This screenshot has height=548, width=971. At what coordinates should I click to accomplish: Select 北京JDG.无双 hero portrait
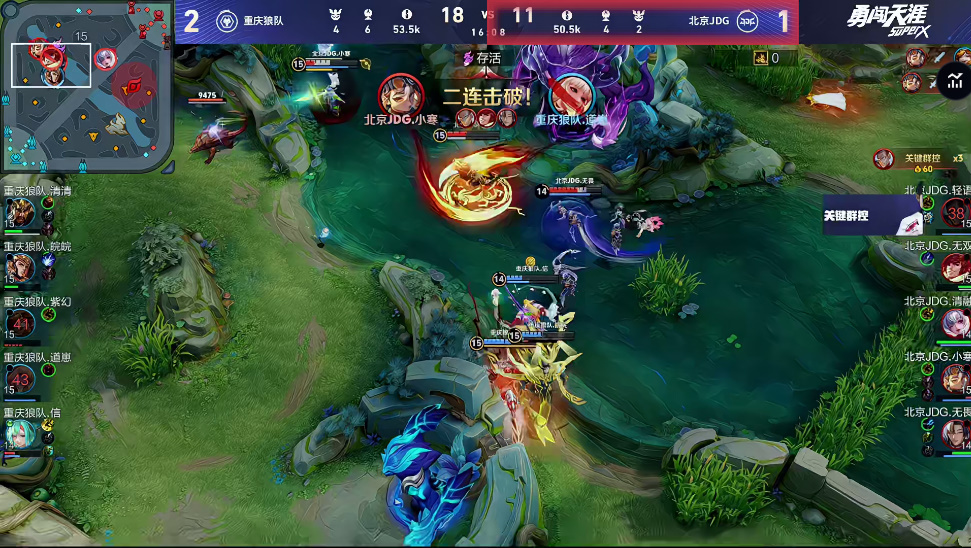click(955, 267)
